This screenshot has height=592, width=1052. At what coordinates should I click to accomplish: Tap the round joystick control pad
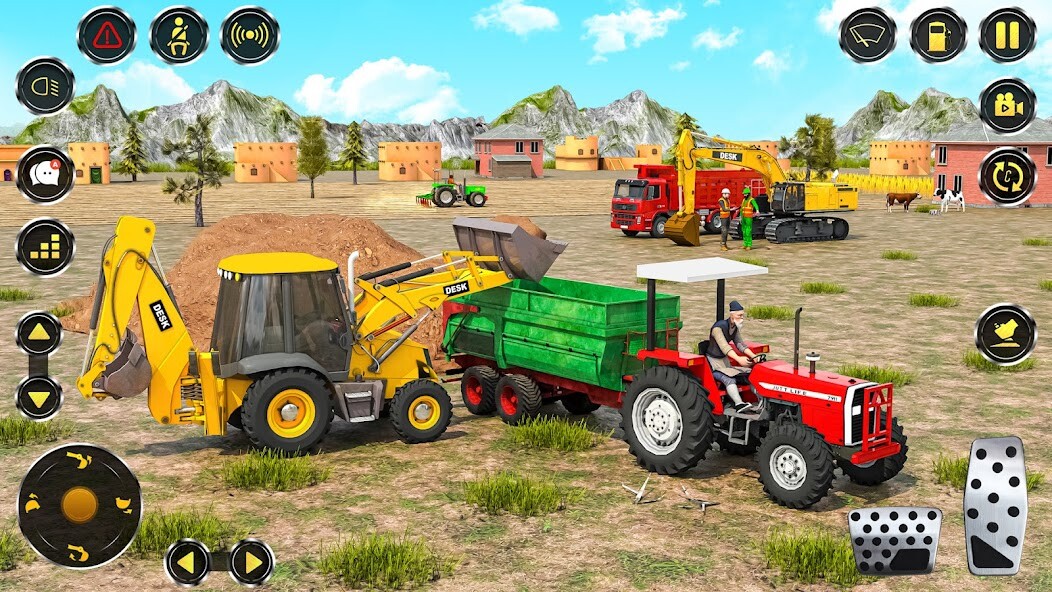pos(79,505)
